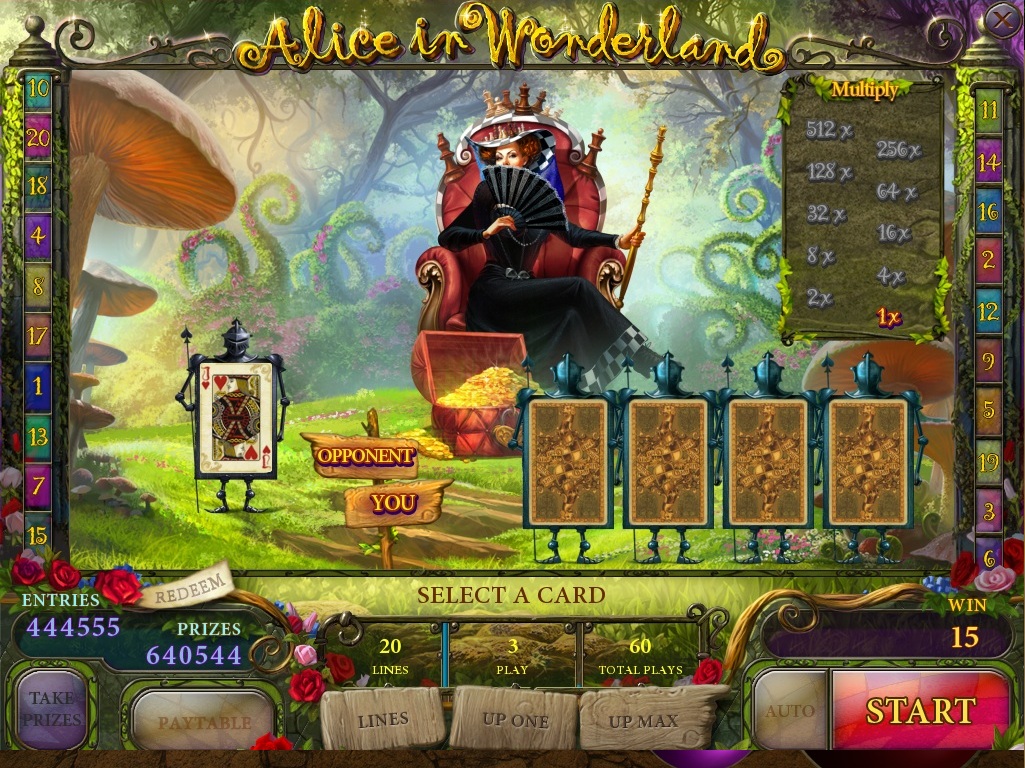Increase the bet with UP ONE
Viewport: 1025px width, 768px height.
click(x=515, y=720)
